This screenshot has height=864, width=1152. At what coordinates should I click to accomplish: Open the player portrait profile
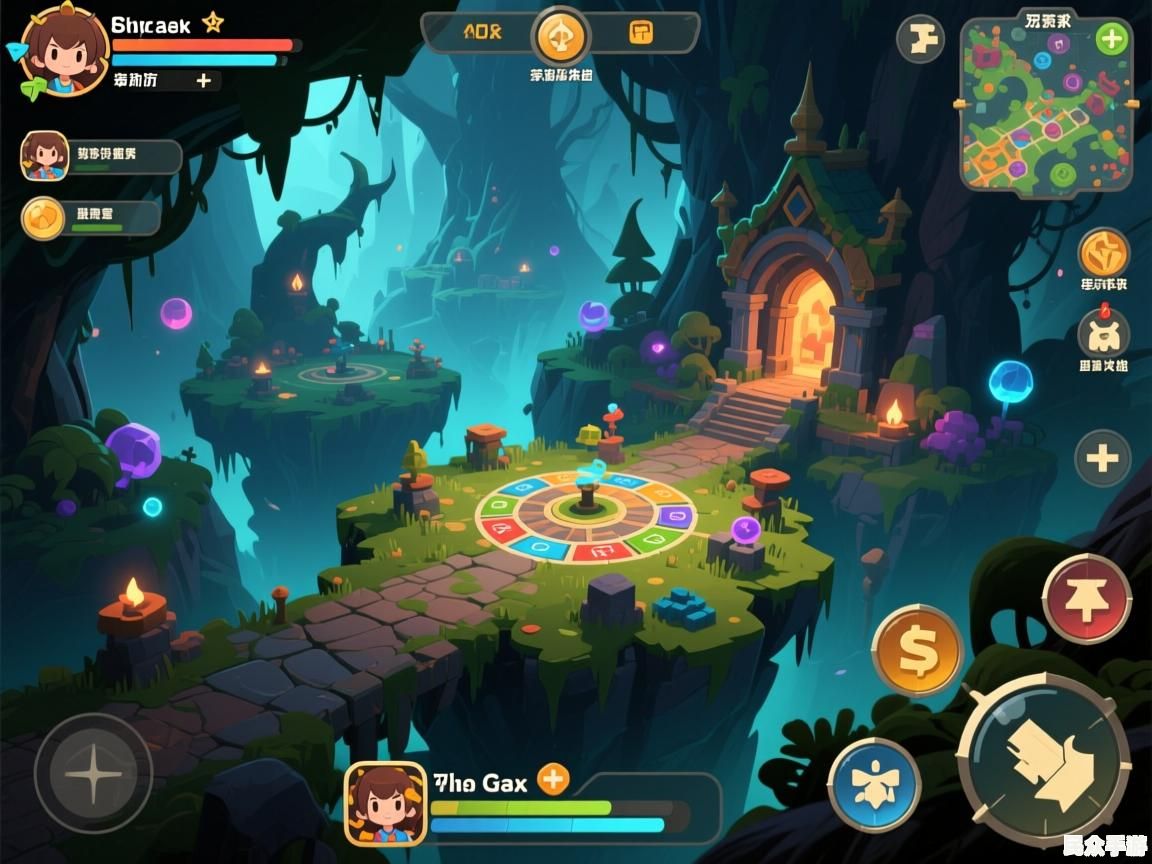click(62, 51)
